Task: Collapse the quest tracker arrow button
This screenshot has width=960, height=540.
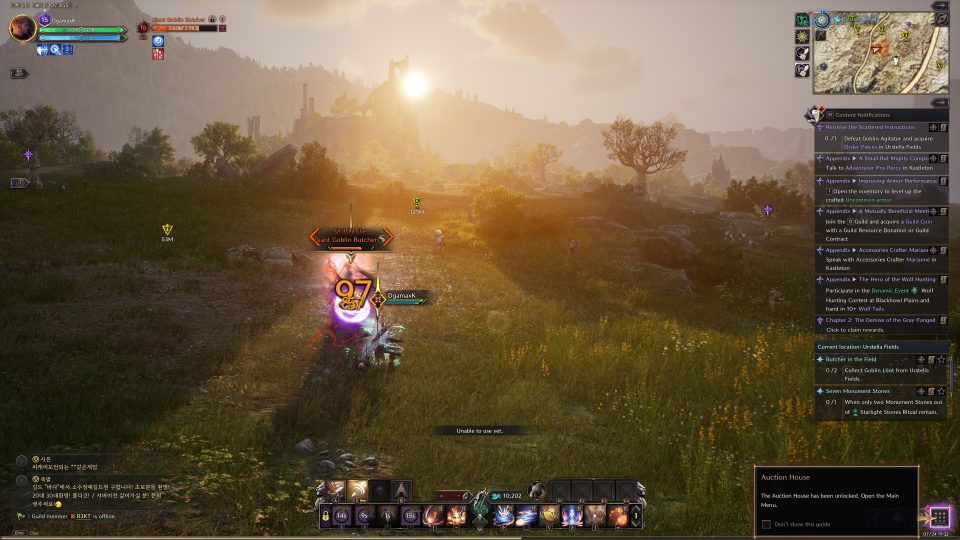Action: pyautogui.click(x=941, y=102)
